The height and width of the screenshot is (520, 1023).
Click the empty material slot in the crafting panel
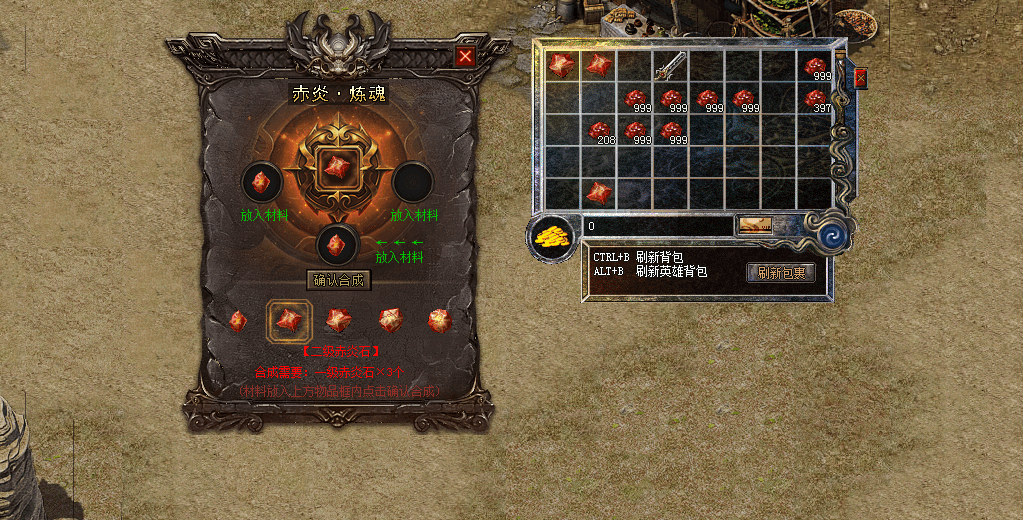tap(411, 182)
